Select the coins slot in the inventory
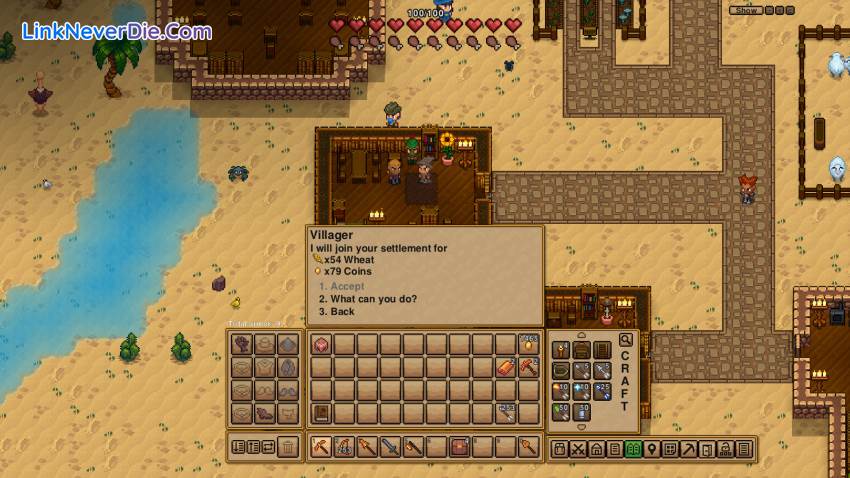850x478 pixels. 528,345
